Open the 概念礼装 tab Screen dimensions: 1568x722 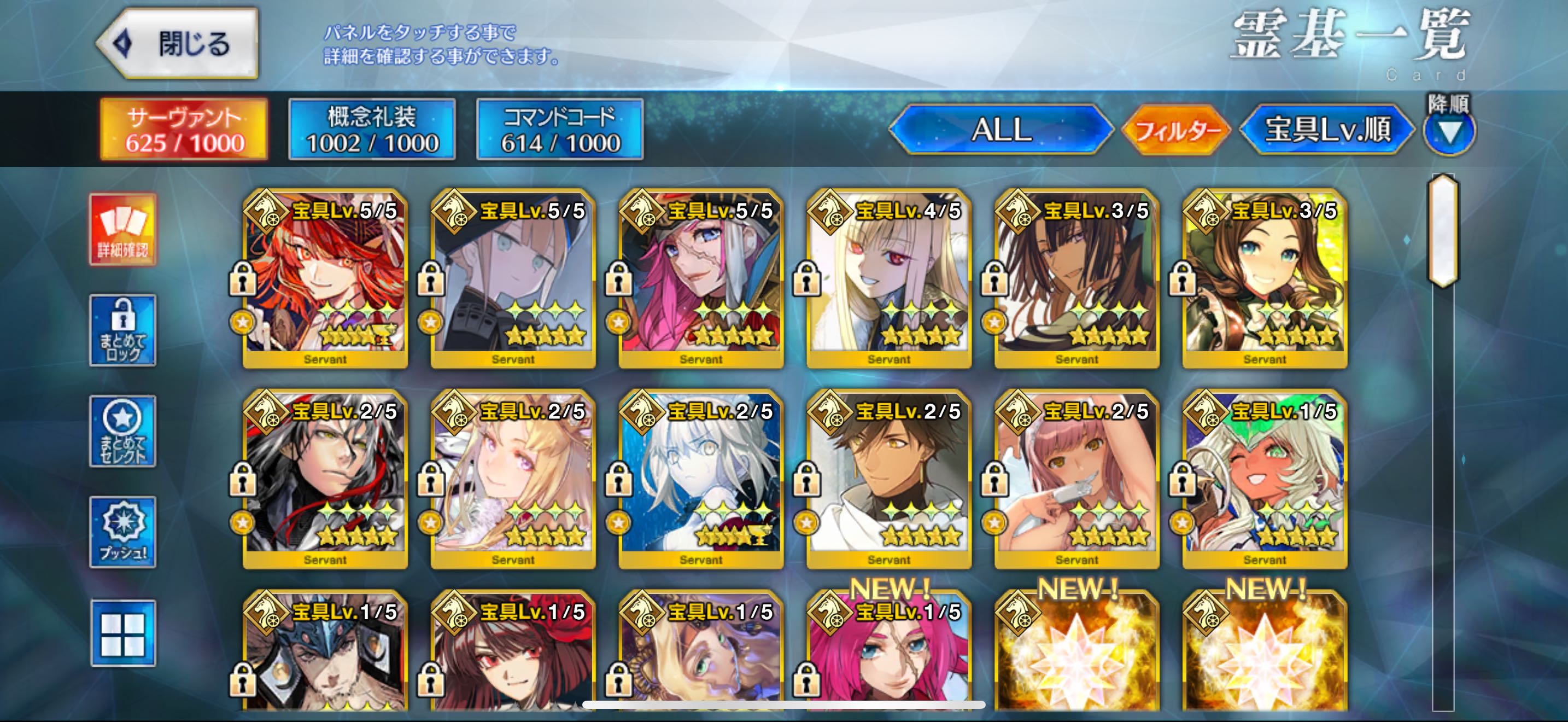pos(372,130)
